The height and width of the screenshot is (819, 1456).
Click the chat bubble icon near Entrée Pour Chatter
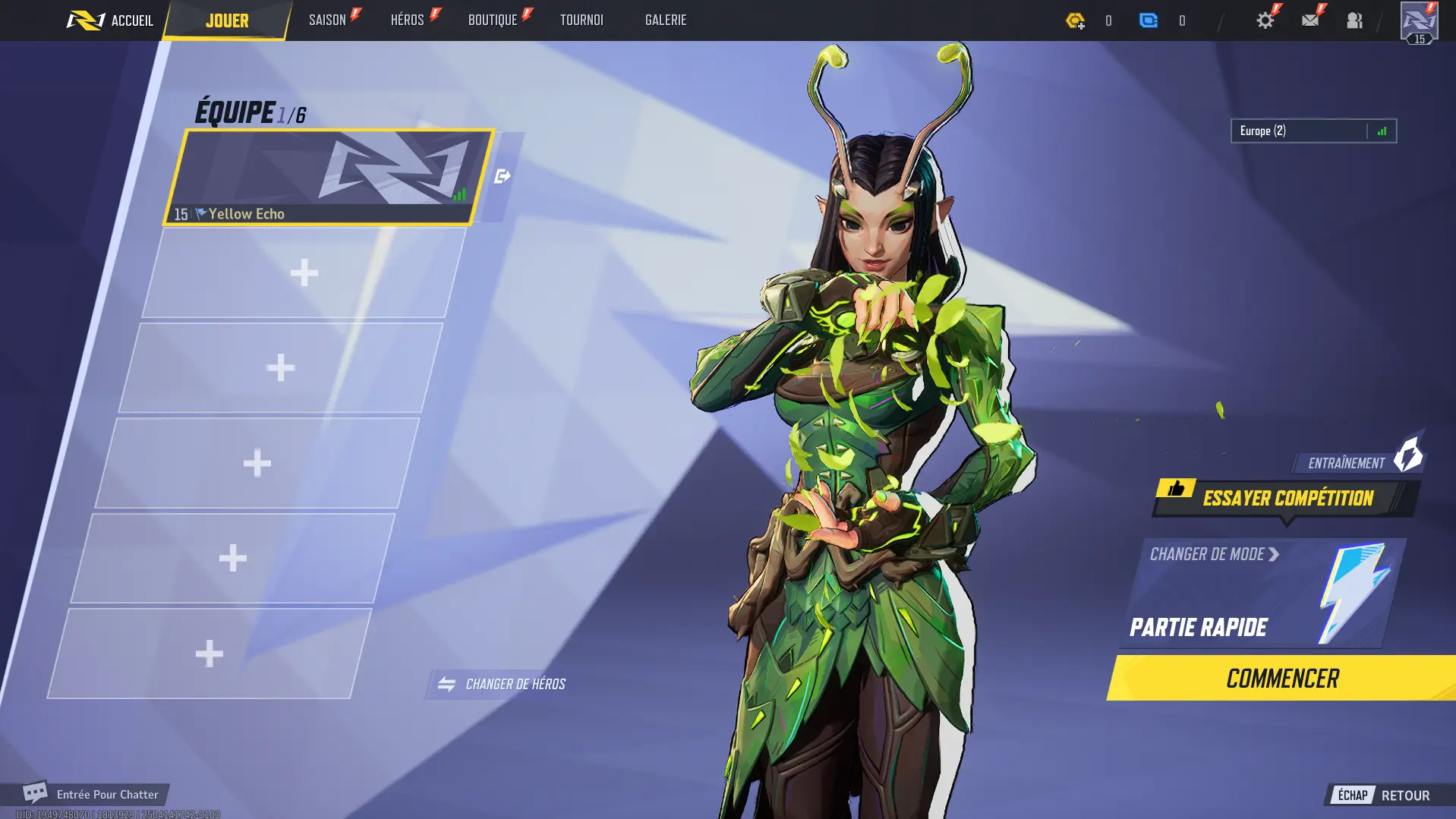[34, 793]
